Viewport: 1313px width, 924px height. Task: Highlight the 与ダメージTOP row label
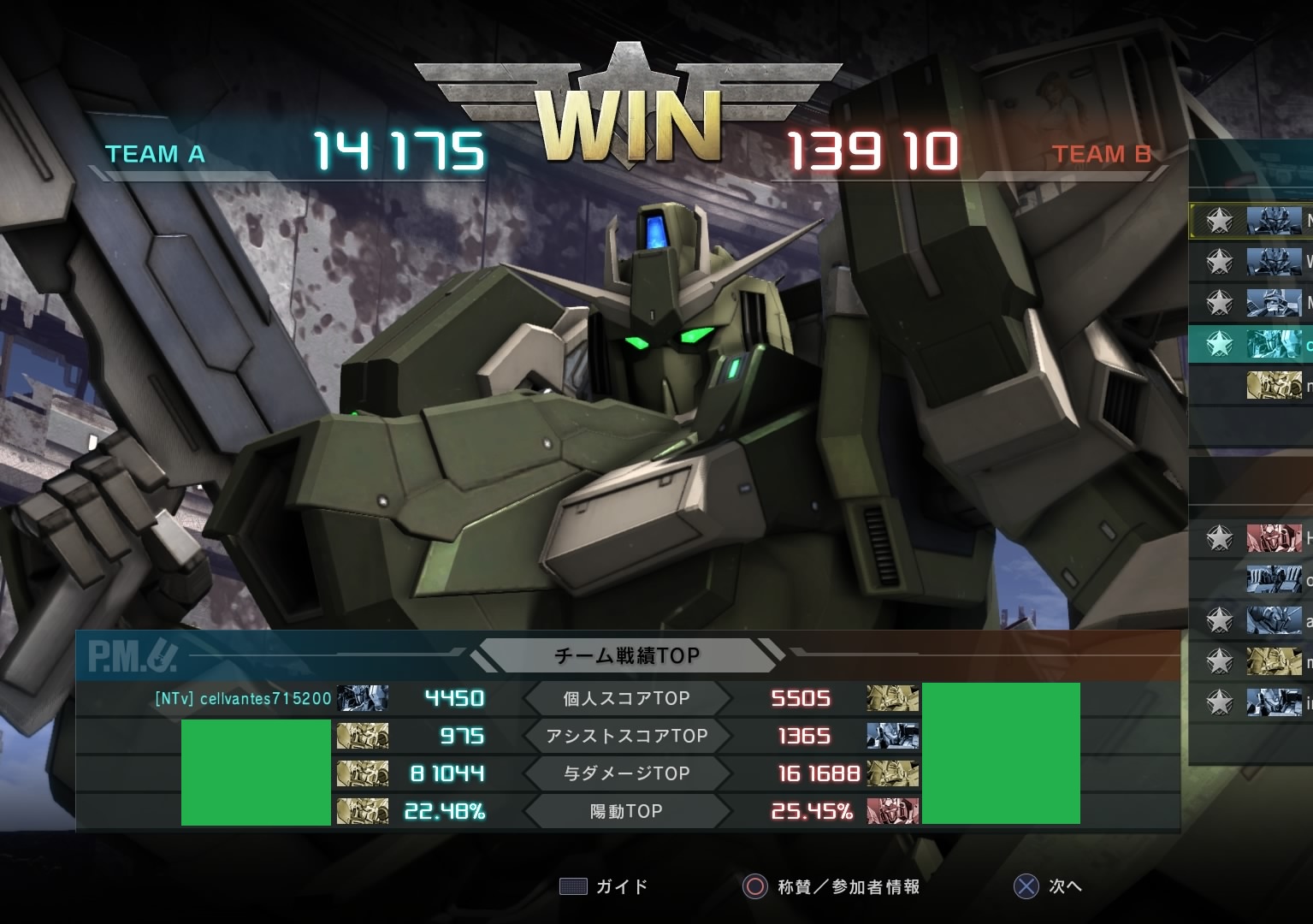click(x=626, y=773)
